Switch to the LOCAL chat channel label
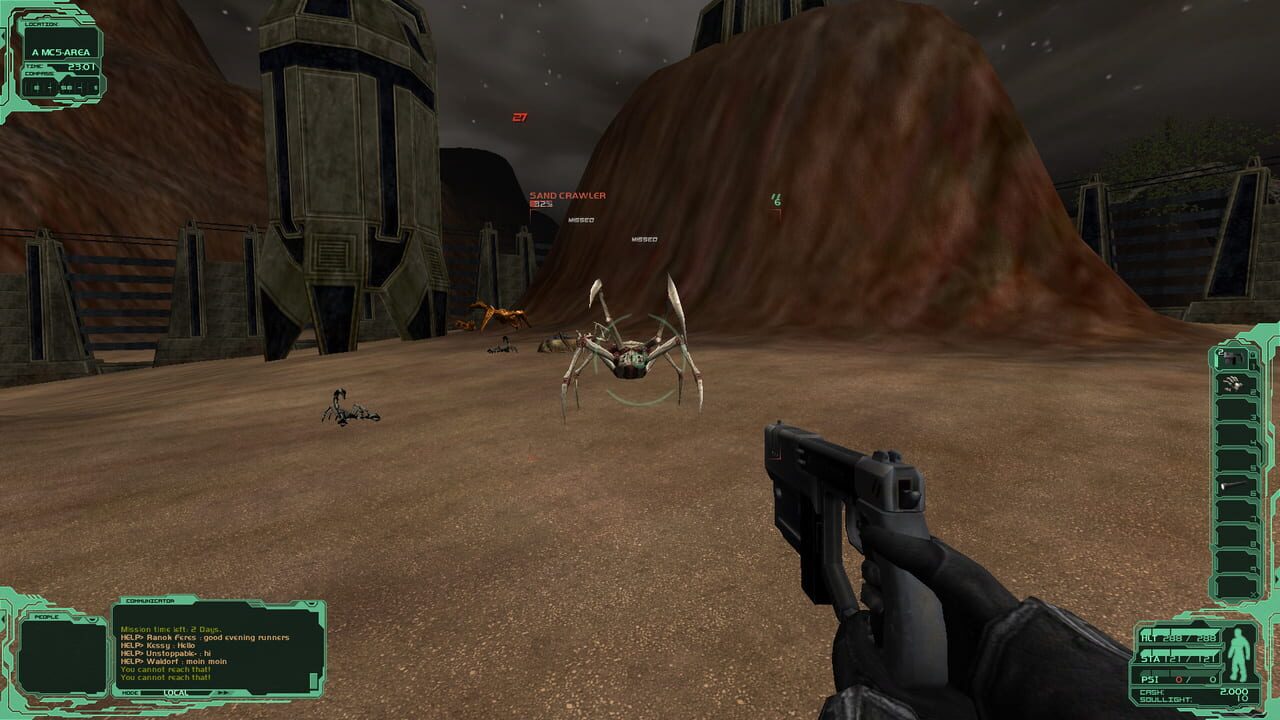 pos(175,693)
